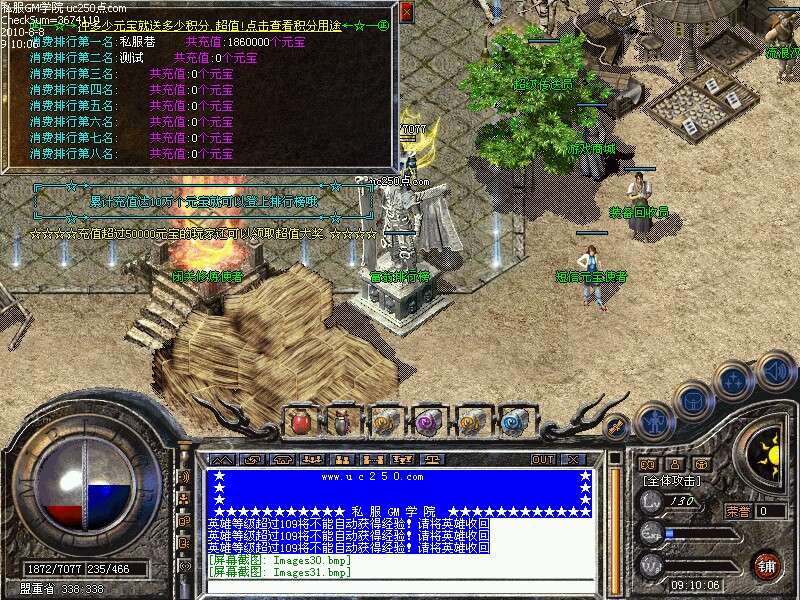
Task: Close chat bar with X button
Action: point(573,460)
